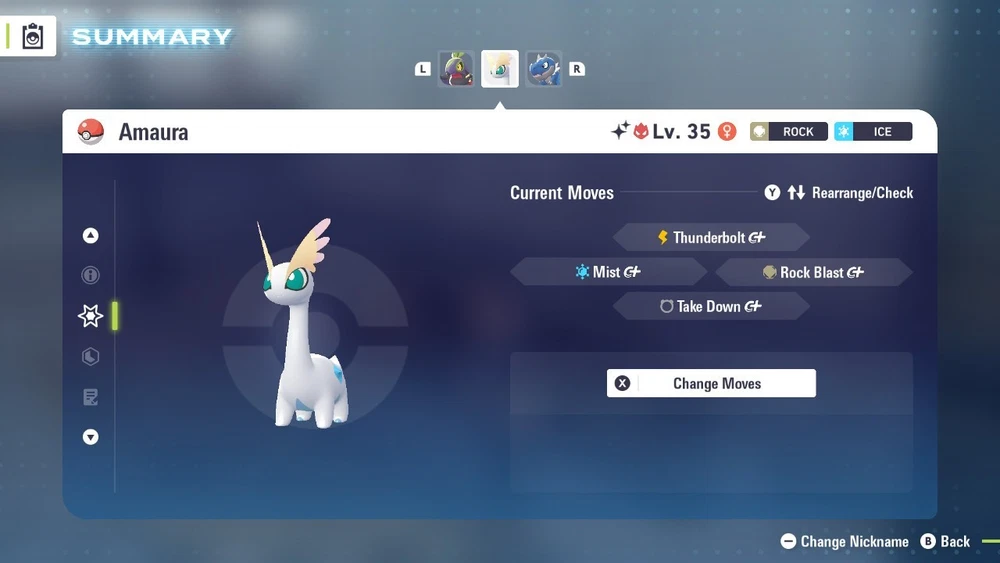Open the info page tab
Viewport: 1000px width, 563px height.
pyautogui.click(x=91, y=275)
